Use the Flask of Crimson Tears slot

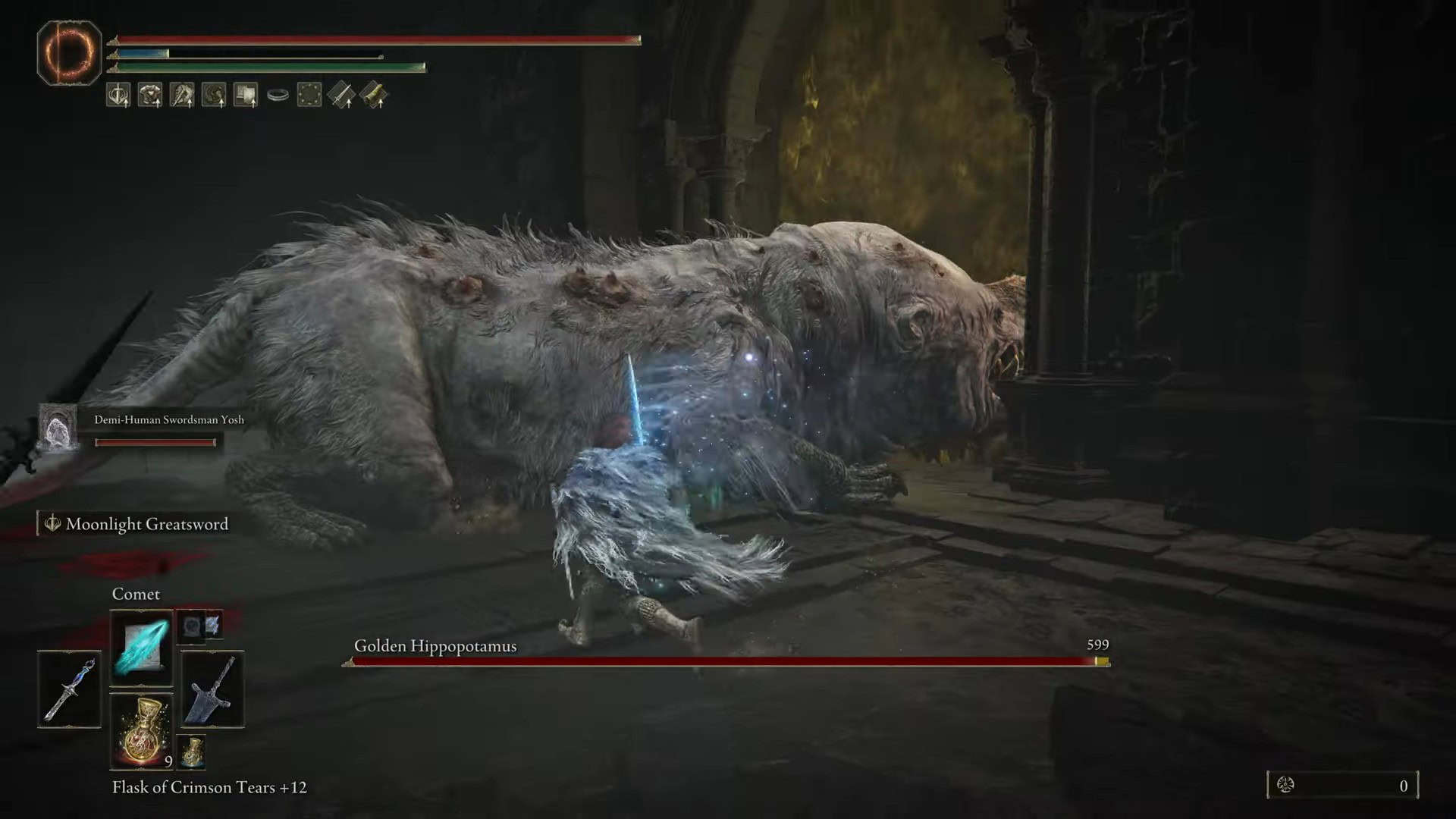(141, 731)
